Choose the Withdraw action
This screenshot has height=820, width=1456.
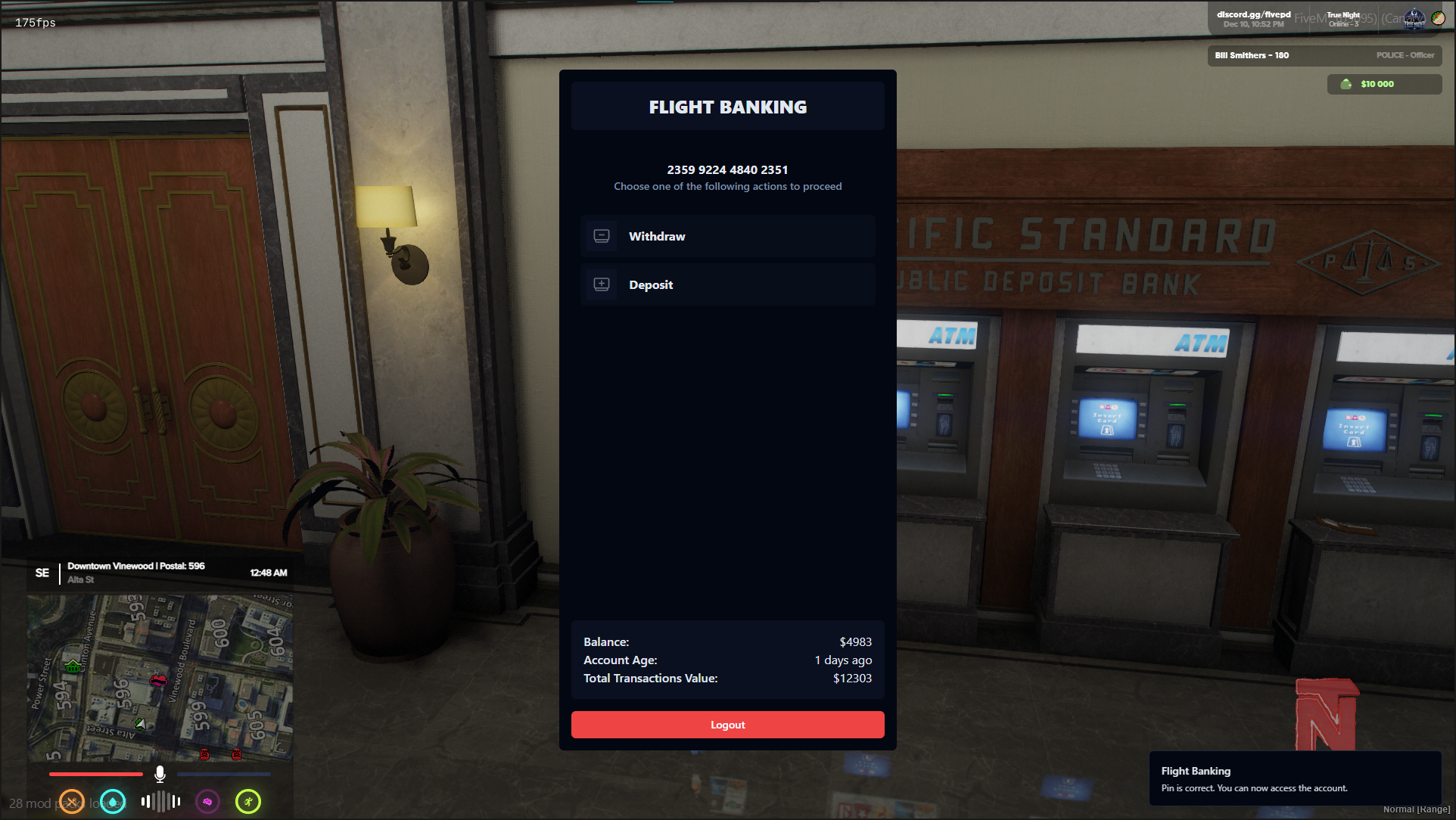click(x=727, y=237)
